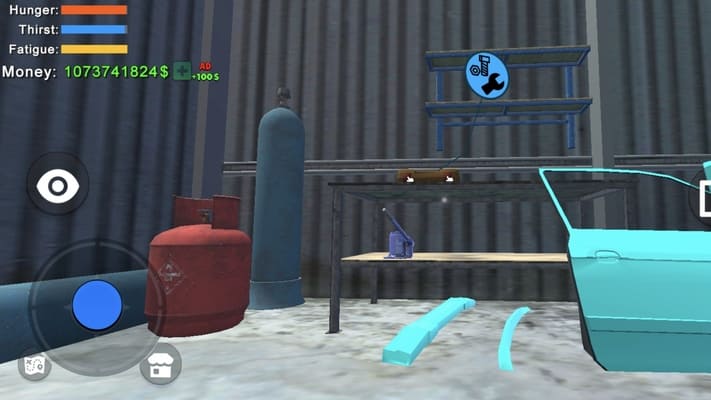Open the shop storefront icon
This screenshot has width=711, height=400.
[160, 365]
